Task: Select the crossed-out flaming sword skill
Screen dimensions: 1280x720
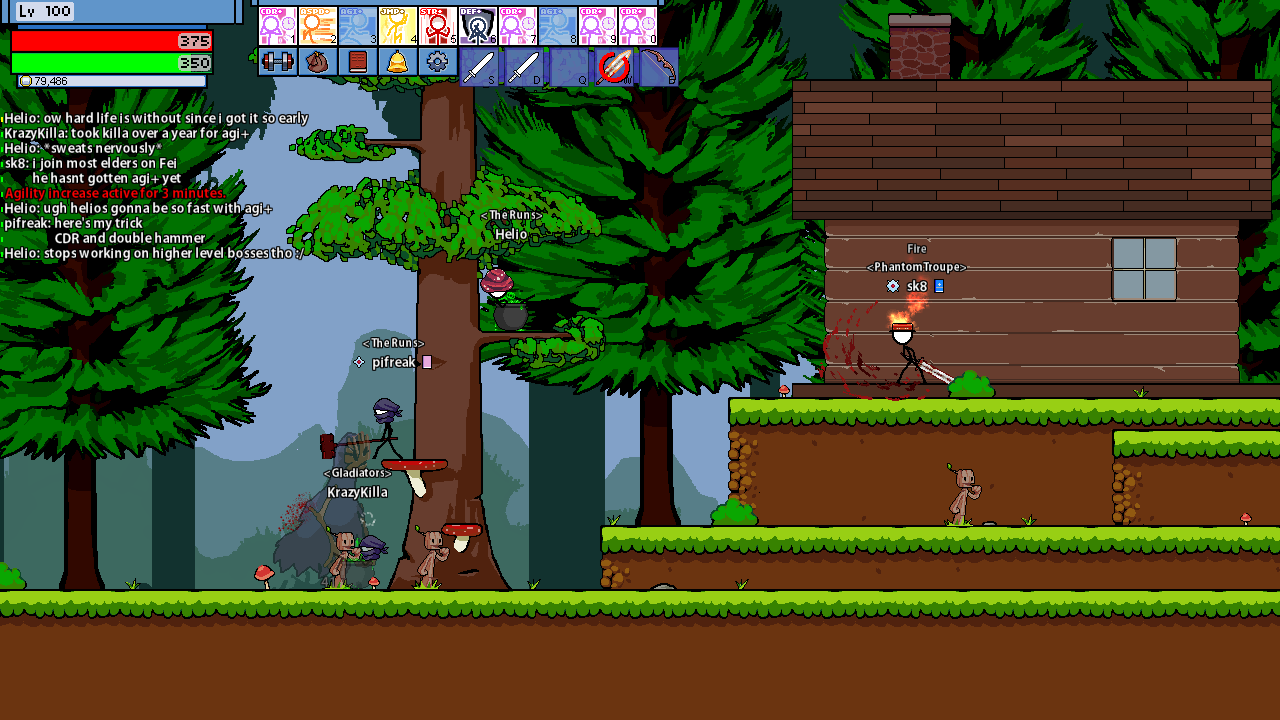Action: [614, 67]
